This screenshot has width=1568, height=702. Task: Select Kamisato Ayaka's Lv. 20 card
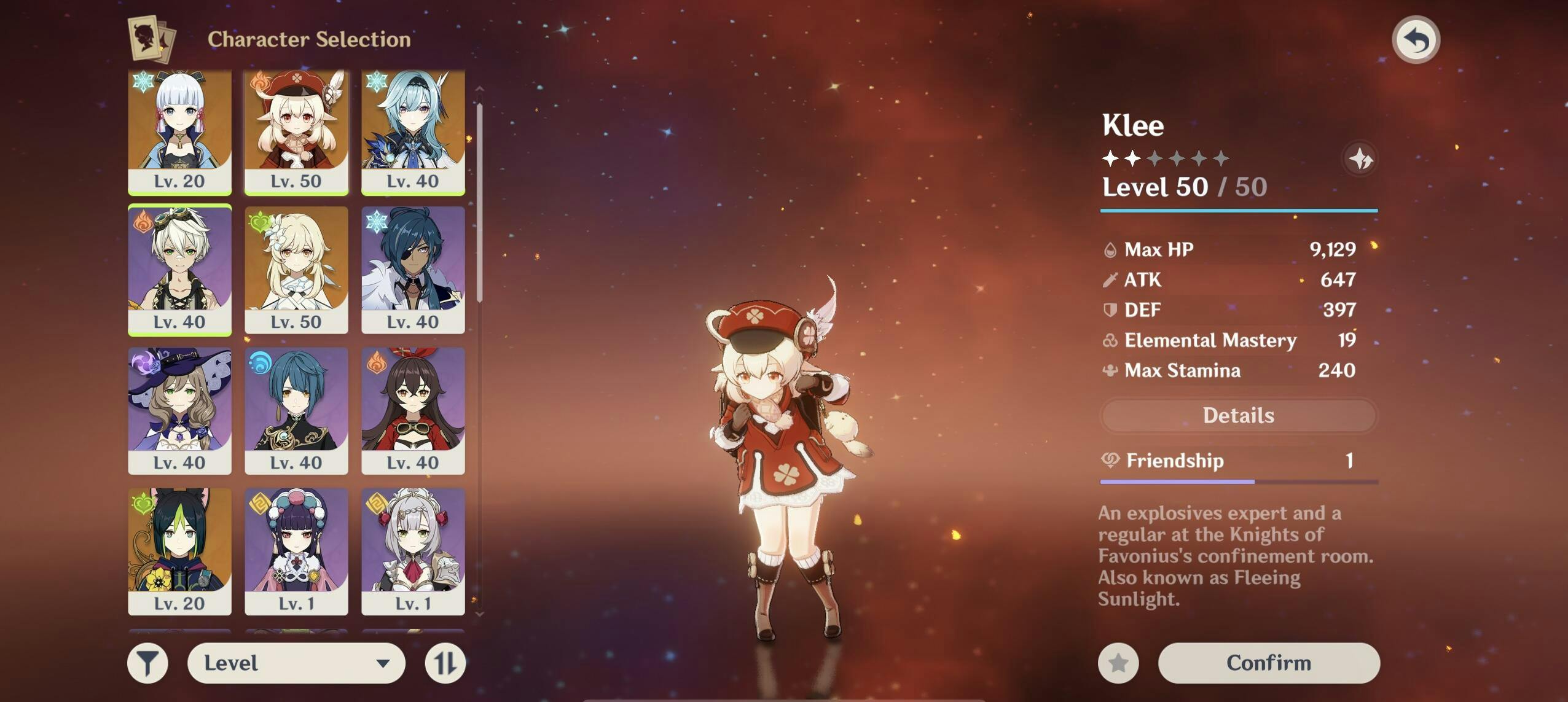coord(179,132)
